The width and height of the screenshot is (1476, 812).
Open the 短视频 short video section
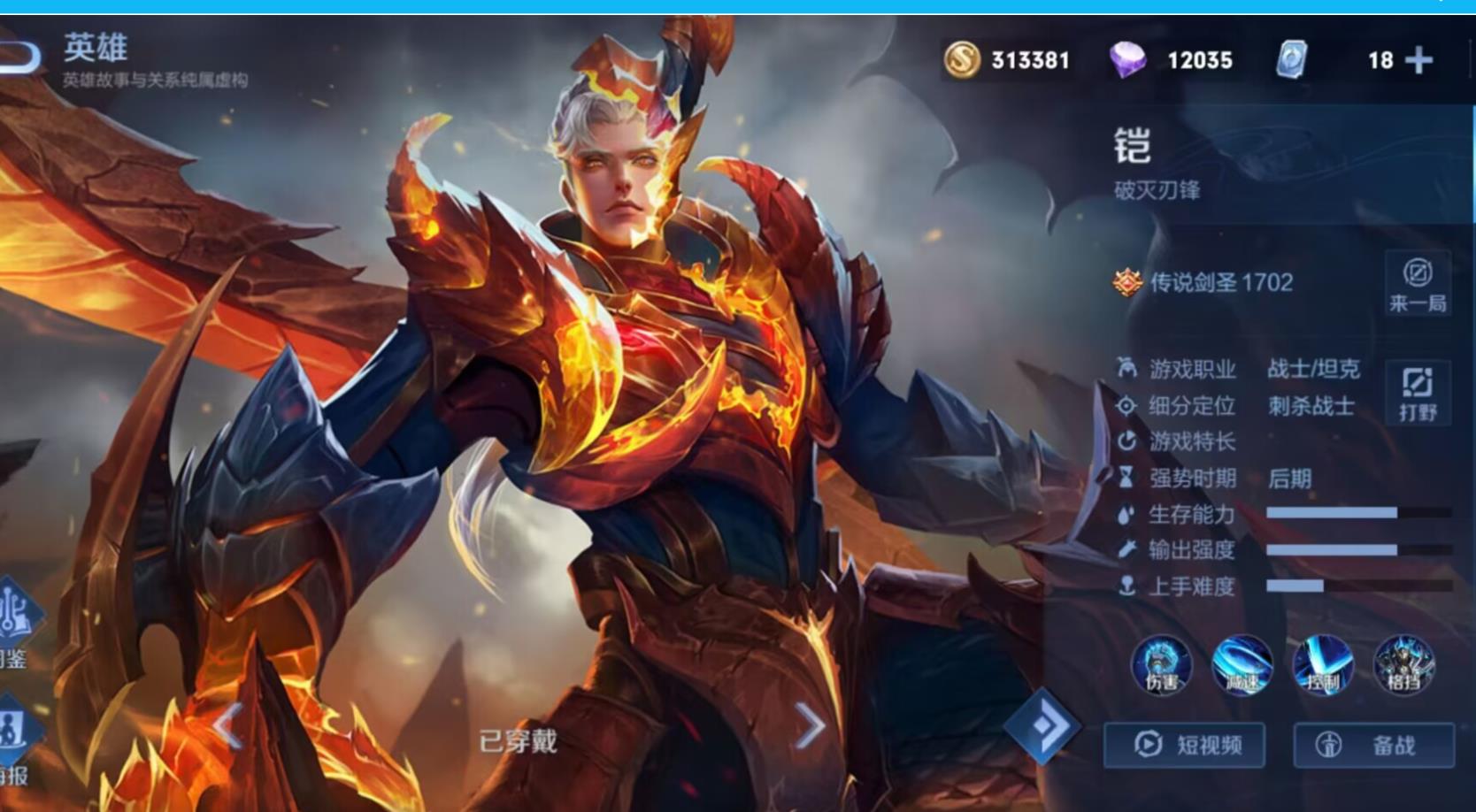1186,745
